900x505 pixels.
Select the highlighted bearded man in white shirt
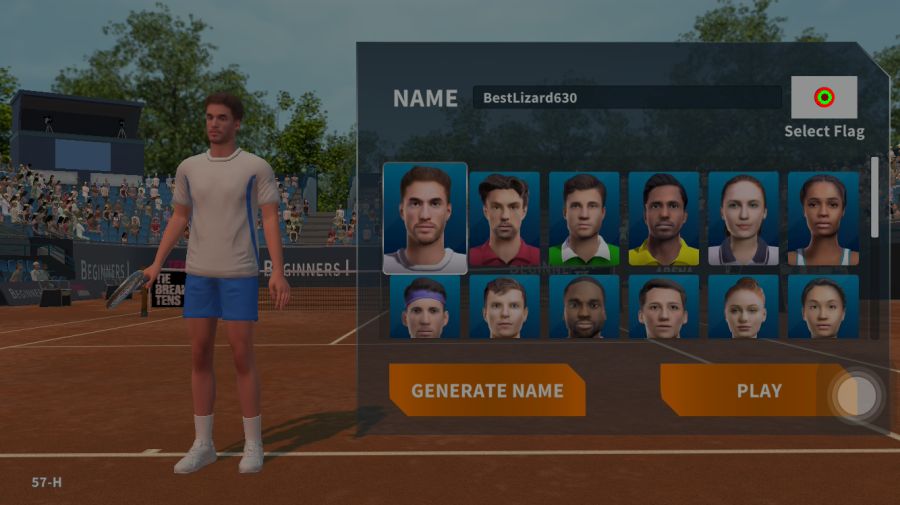click(425, 218)
